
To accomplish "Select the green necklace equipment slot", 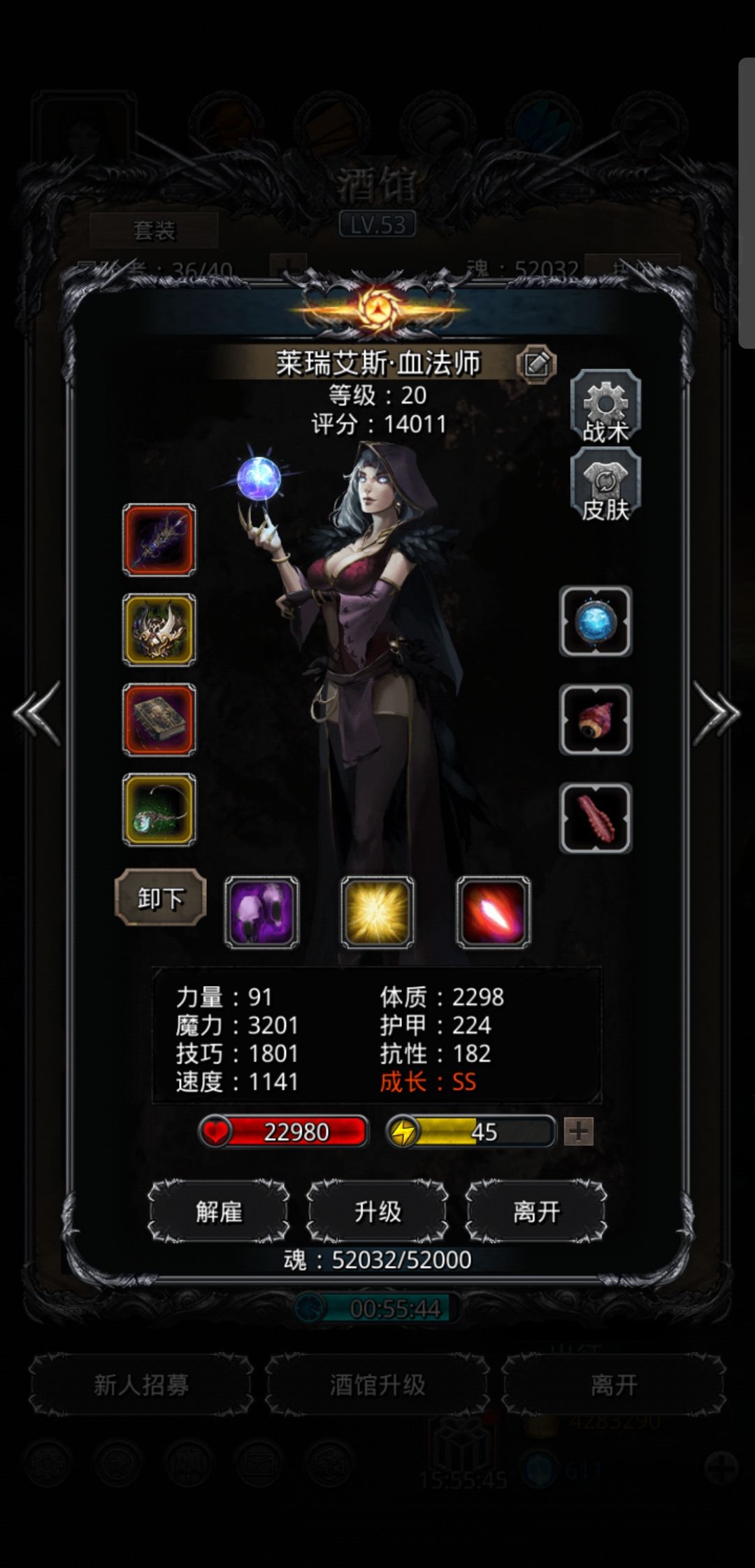I will click(159, 809).
